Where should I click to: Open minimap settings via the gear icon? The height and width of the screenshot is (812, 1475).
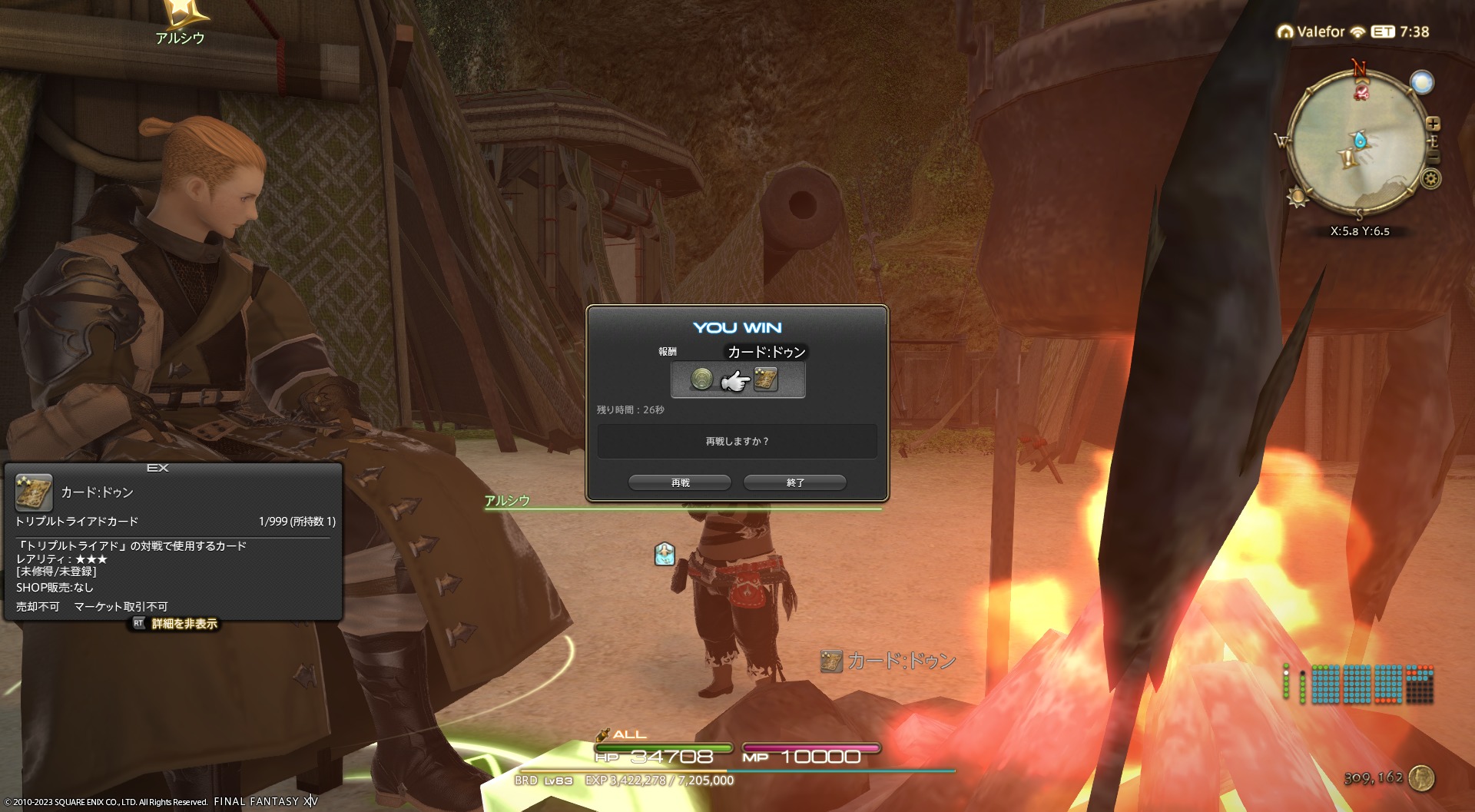[x=1430, y=179]
